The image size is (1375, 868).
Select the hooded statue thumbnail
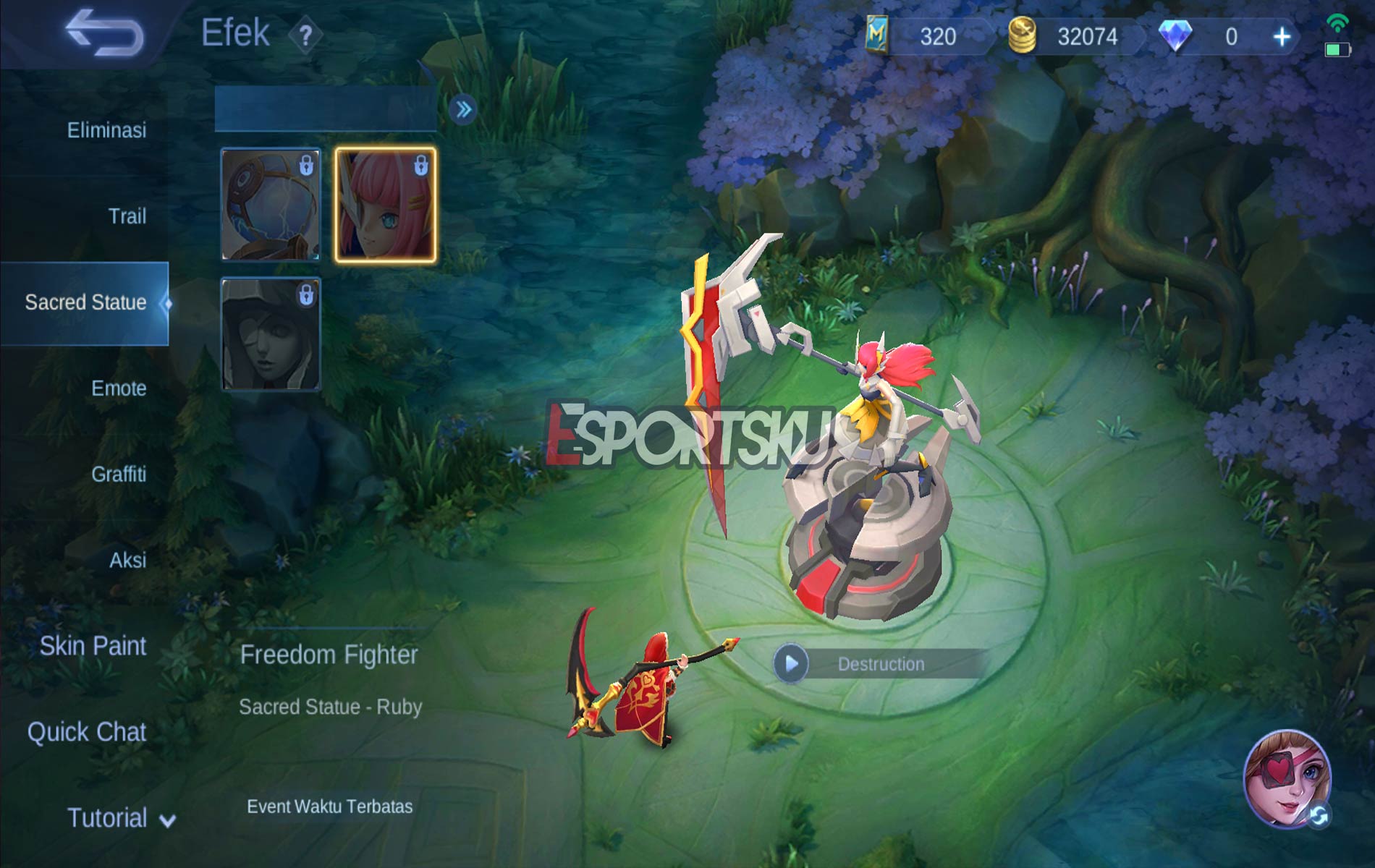tap(269, 333)
